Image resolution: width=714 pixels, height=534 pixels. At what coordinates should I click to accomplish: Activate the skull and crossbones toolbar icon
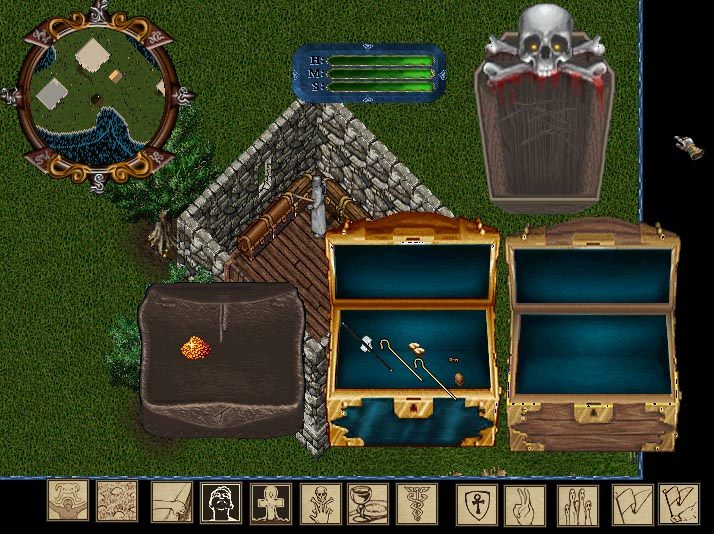322,502
